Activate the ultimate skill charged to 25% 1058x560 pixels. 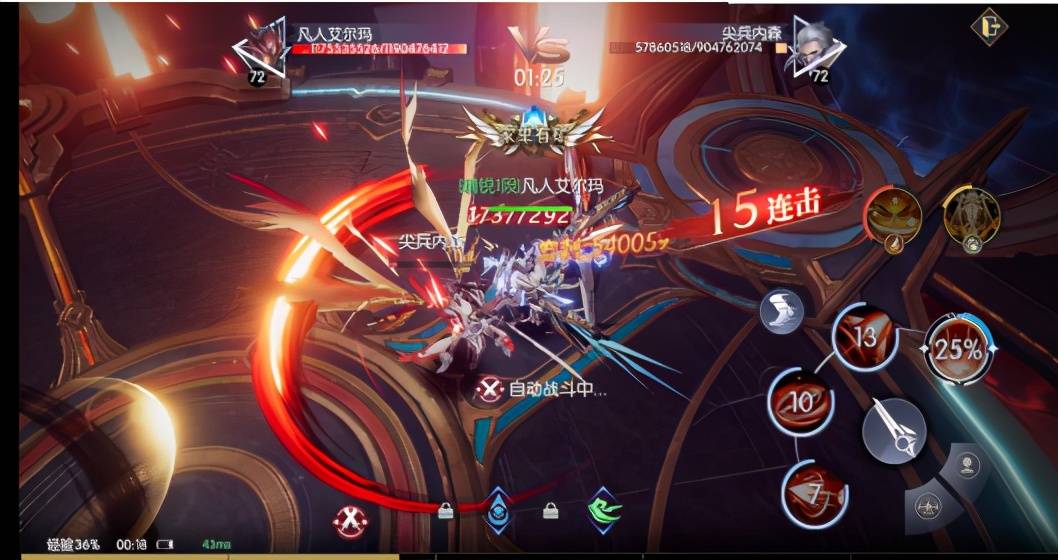[958, 349]
